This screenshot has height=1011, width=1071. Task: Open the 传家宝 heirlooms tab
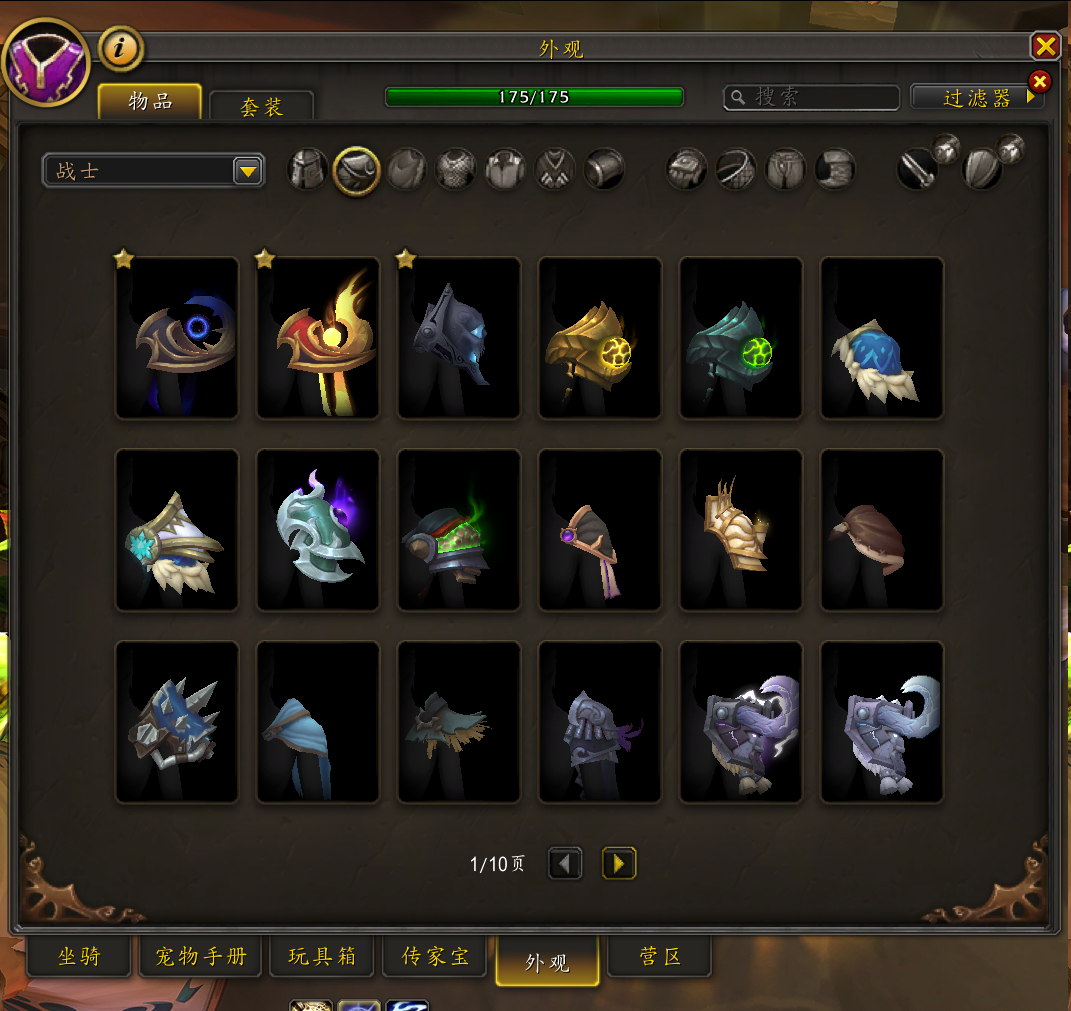pyautogui.click(x=435, y=957)
